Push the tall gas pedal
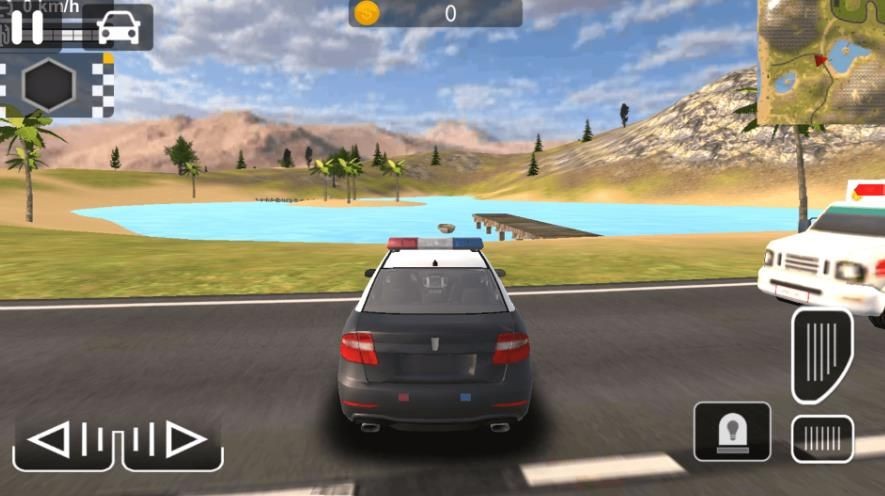885x496 pixels. (822, 354)
